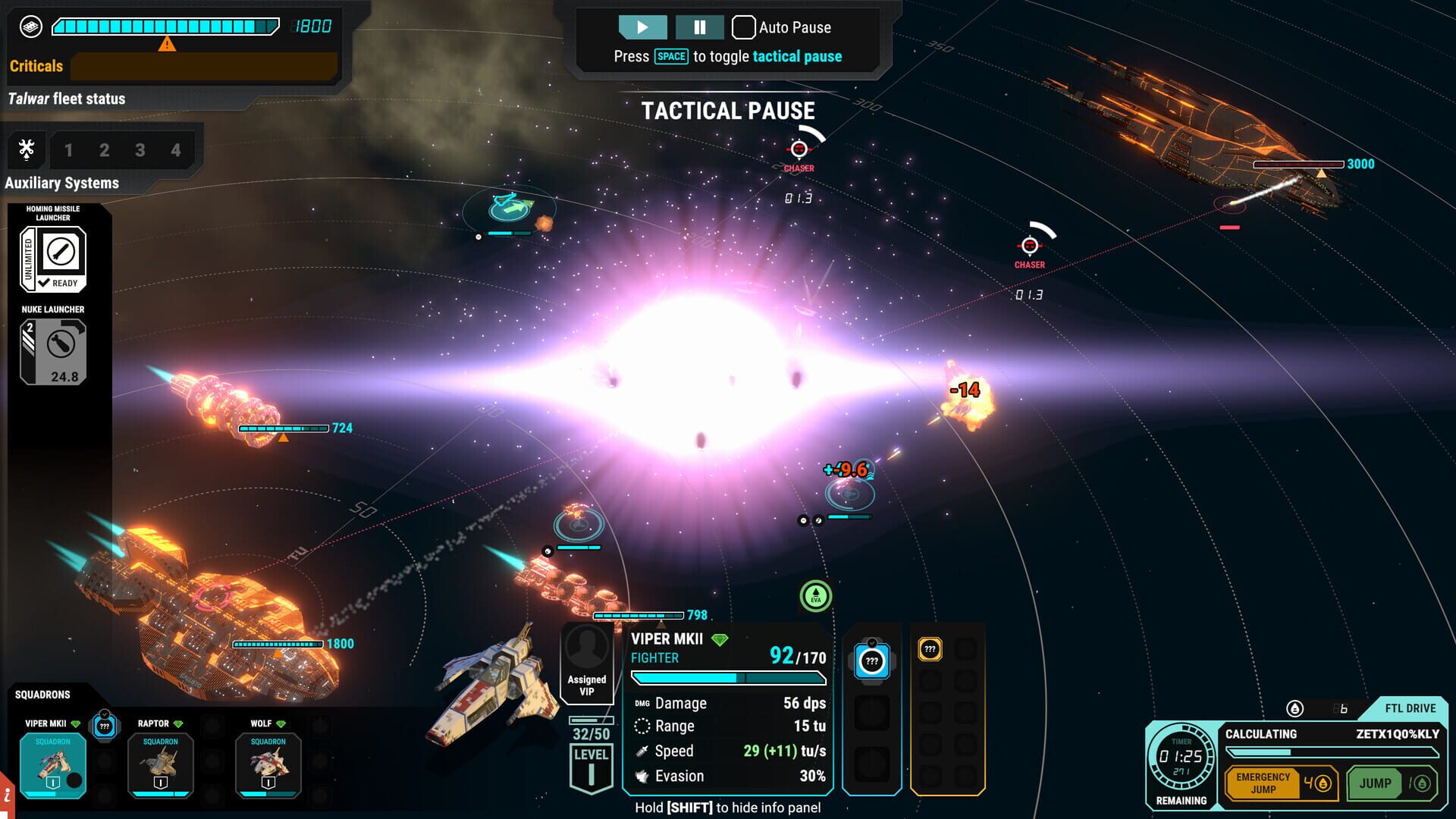Open the wrench auxiliary systems icon

point(27,149)
